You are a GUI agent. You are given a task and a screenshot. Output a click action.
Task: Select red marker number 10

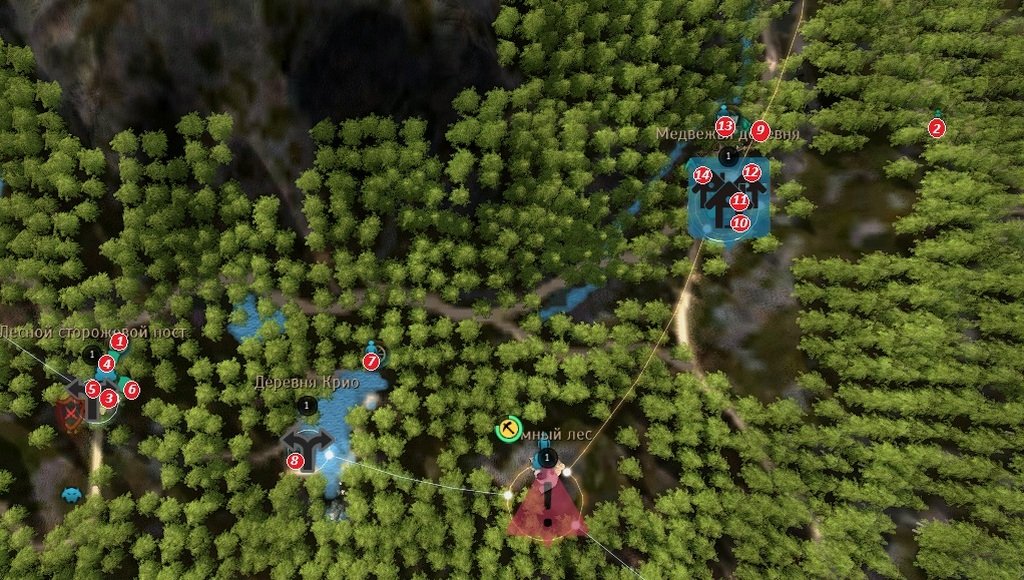tap(740, 223)
